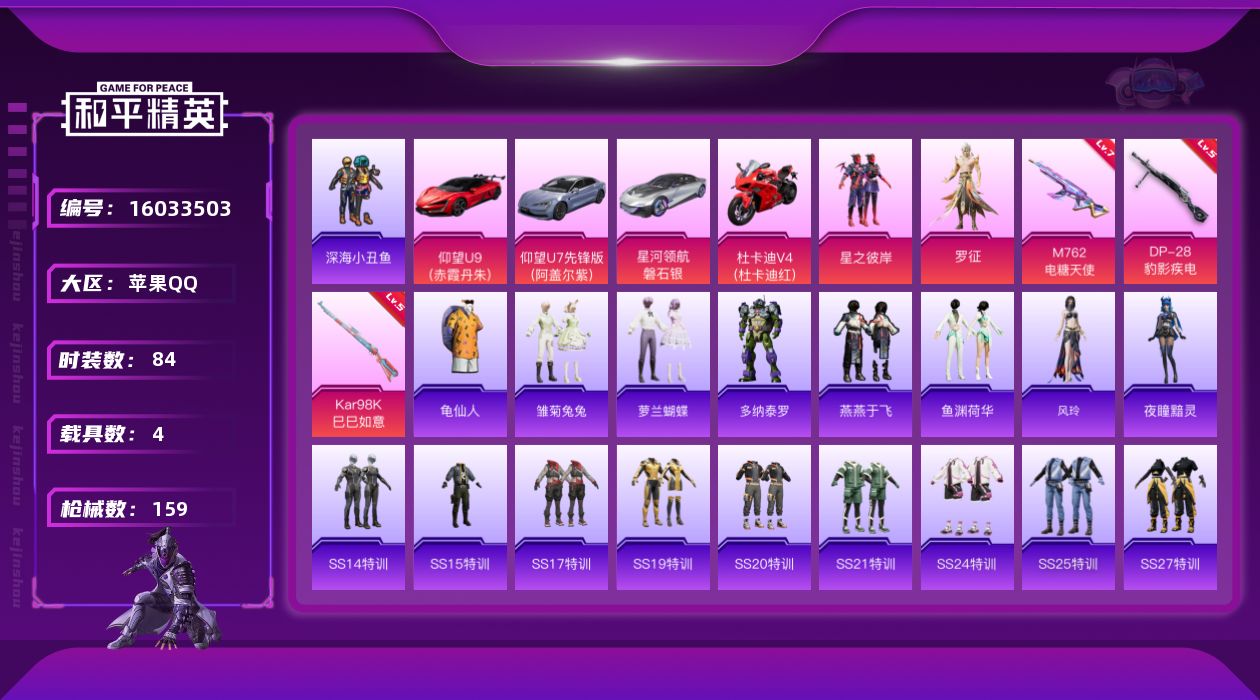1260x700 pixels.
Task: Open the 风吟 character outfit card
Action: (1068, 364)
